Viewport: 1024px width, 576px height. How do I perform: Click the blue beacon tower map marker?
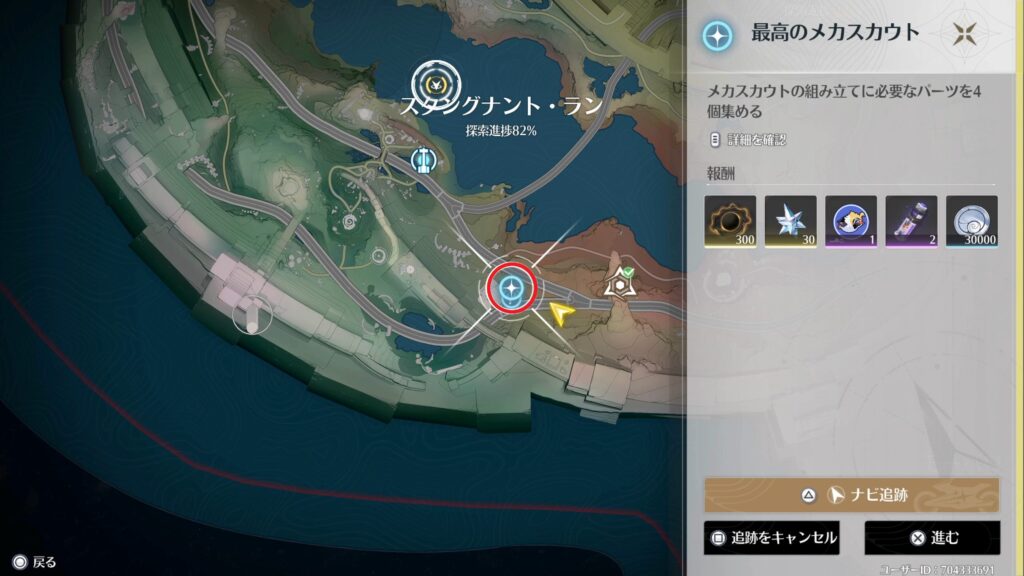pos(423,159)
